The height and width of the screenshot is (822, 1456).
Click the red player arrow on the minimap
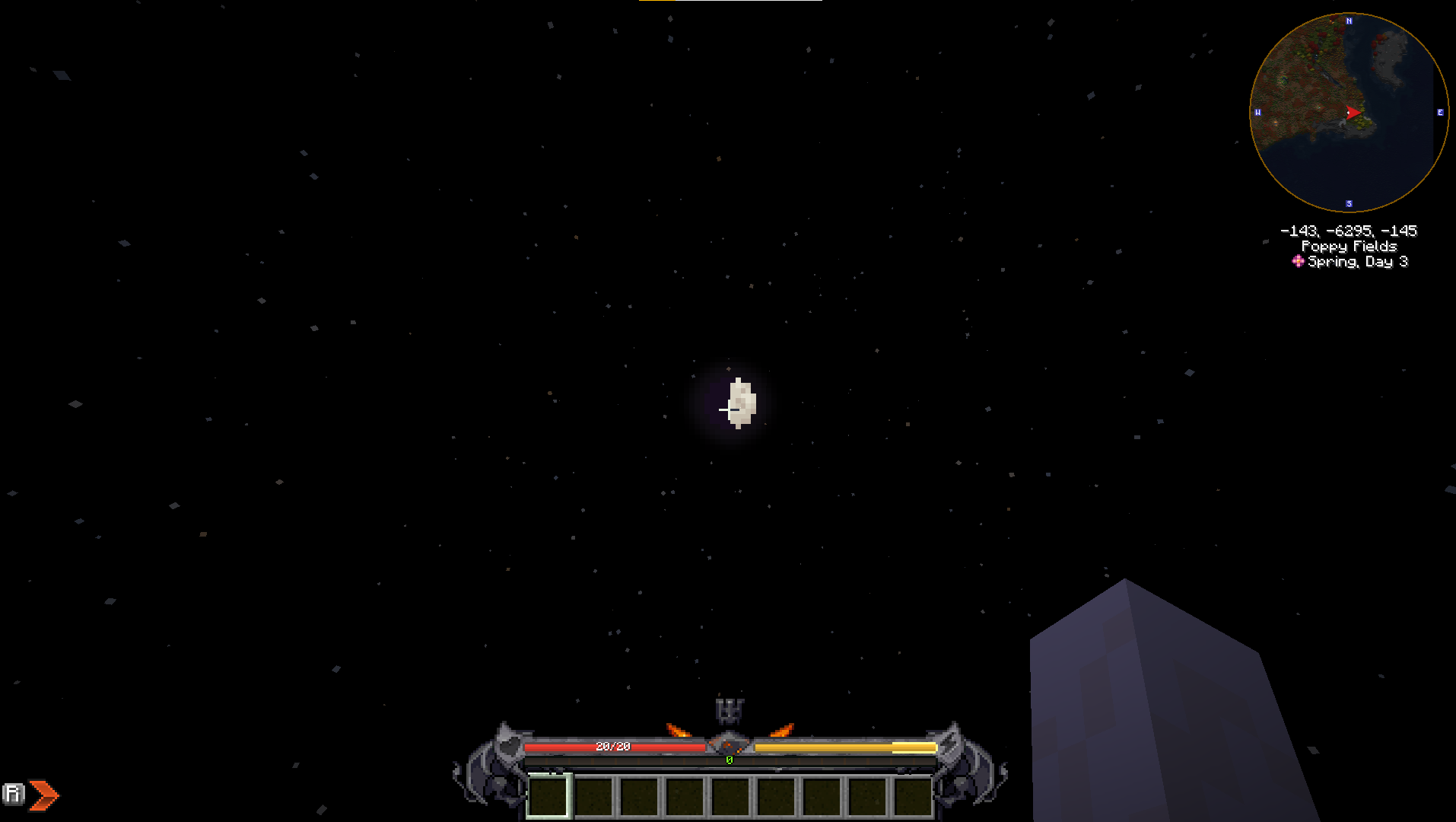coord(1353,113)
